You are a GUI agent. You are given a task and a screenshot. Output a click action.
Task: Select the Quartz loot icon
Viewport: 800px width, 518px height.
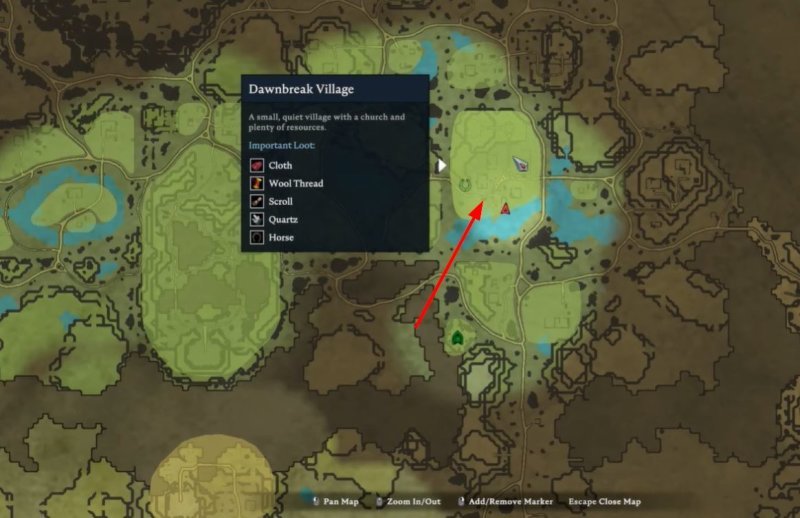coord(257,219)
